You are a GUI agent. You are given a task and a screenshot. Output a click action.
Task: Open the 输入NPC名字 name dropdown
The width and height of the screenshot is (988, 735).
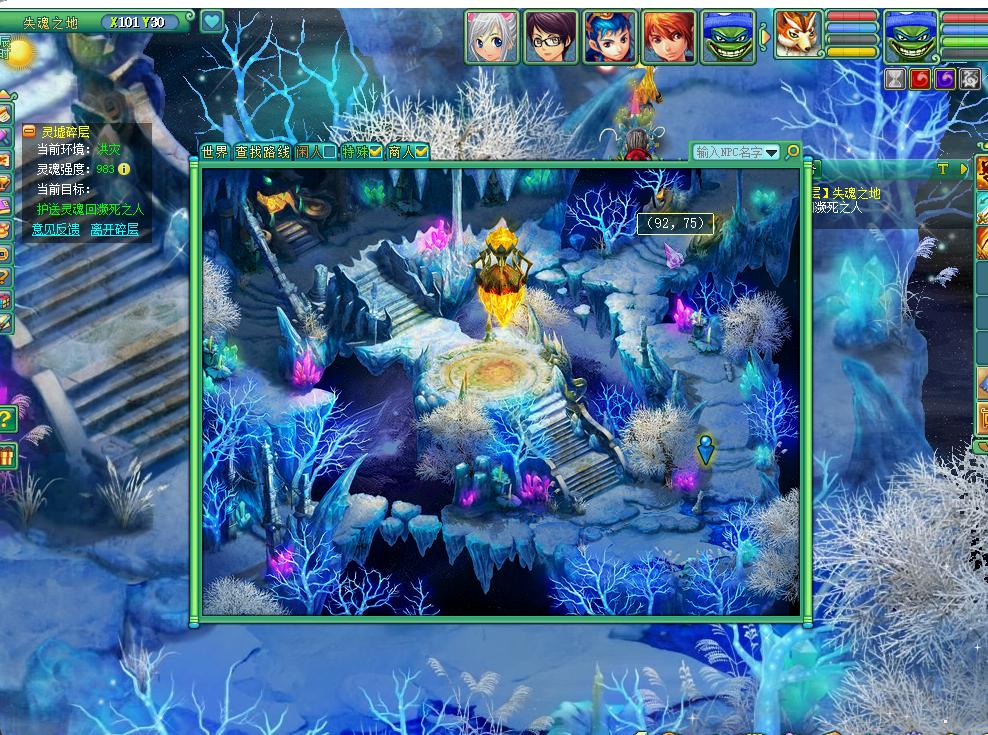772,152
